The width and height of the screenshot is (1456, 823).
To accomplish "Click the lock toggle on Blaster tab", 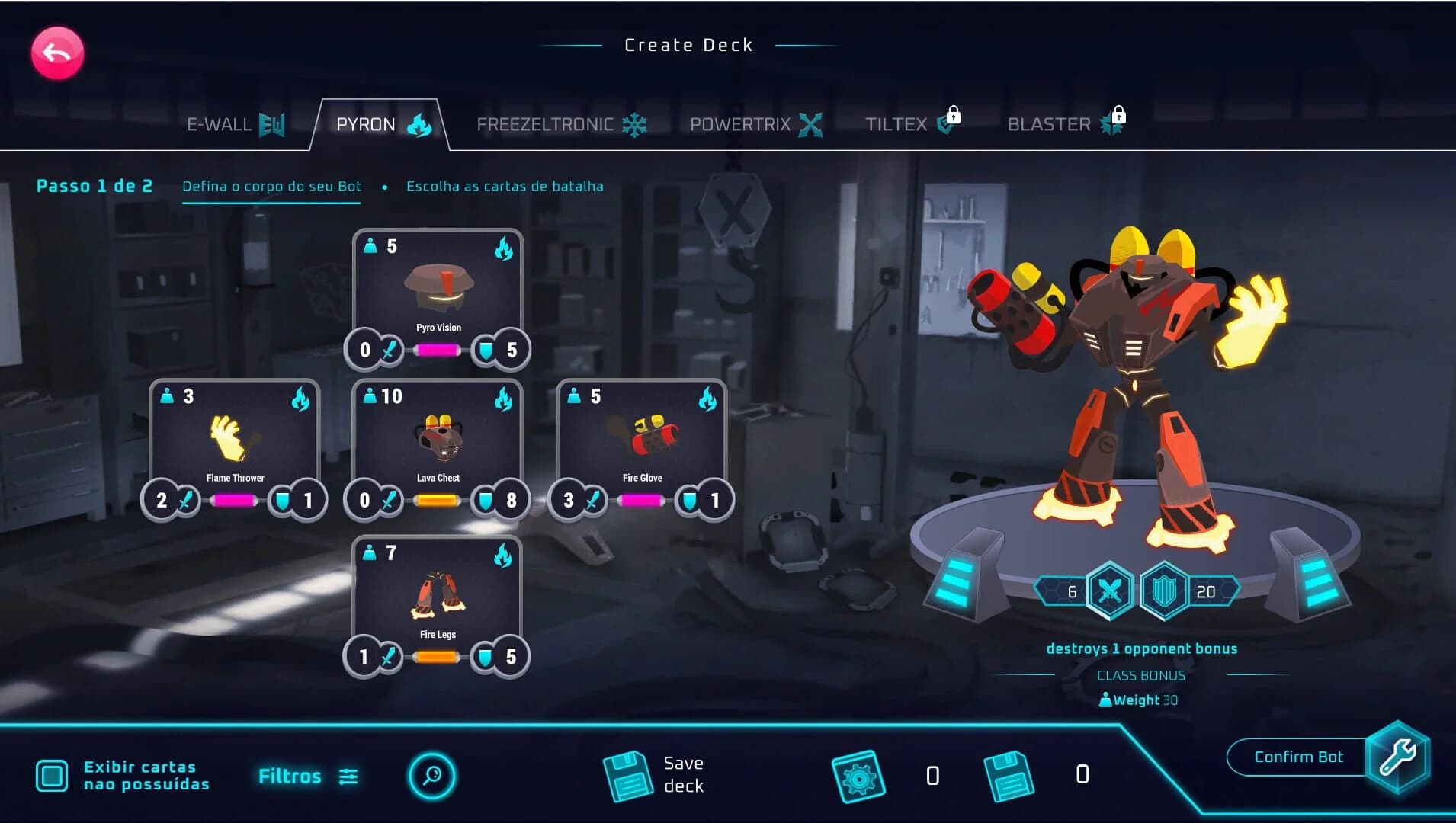I will pos(1118,116).
